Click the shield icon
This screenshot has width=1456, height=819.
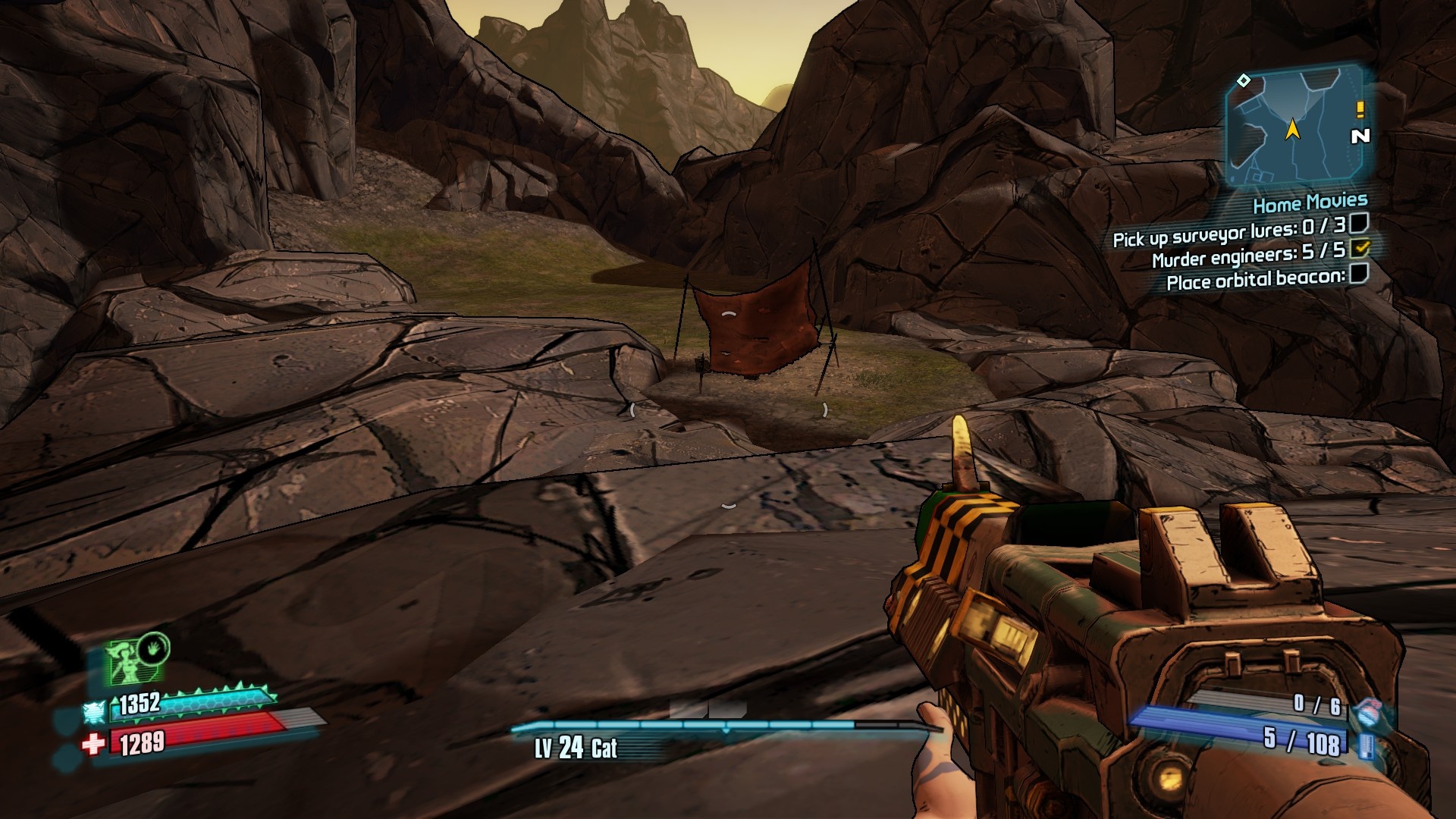pos(93,712)
